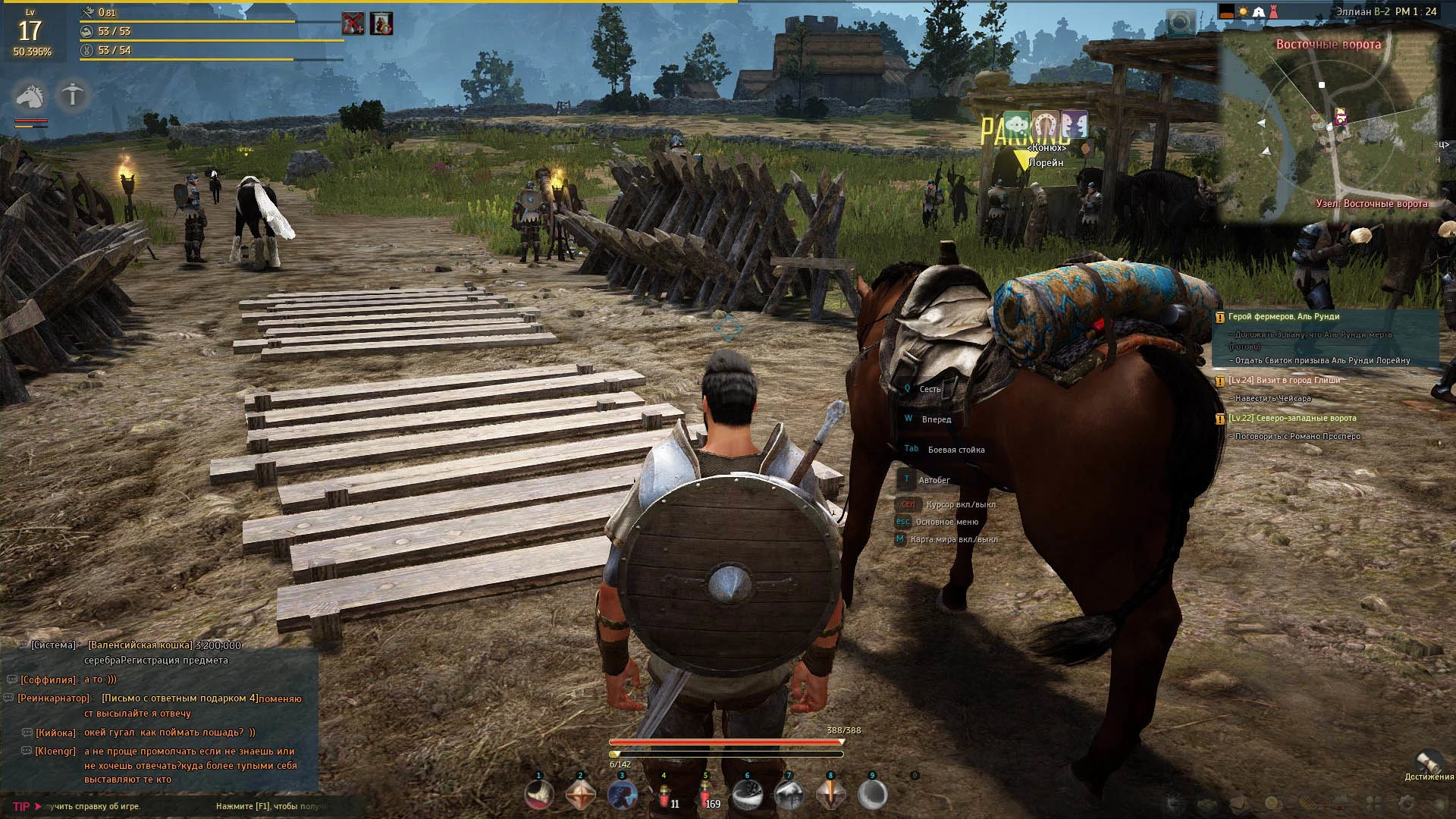The image size is (1456, 819).
Task: Use the hotbar slot 7 grey skill
Action: pos(789,795)
